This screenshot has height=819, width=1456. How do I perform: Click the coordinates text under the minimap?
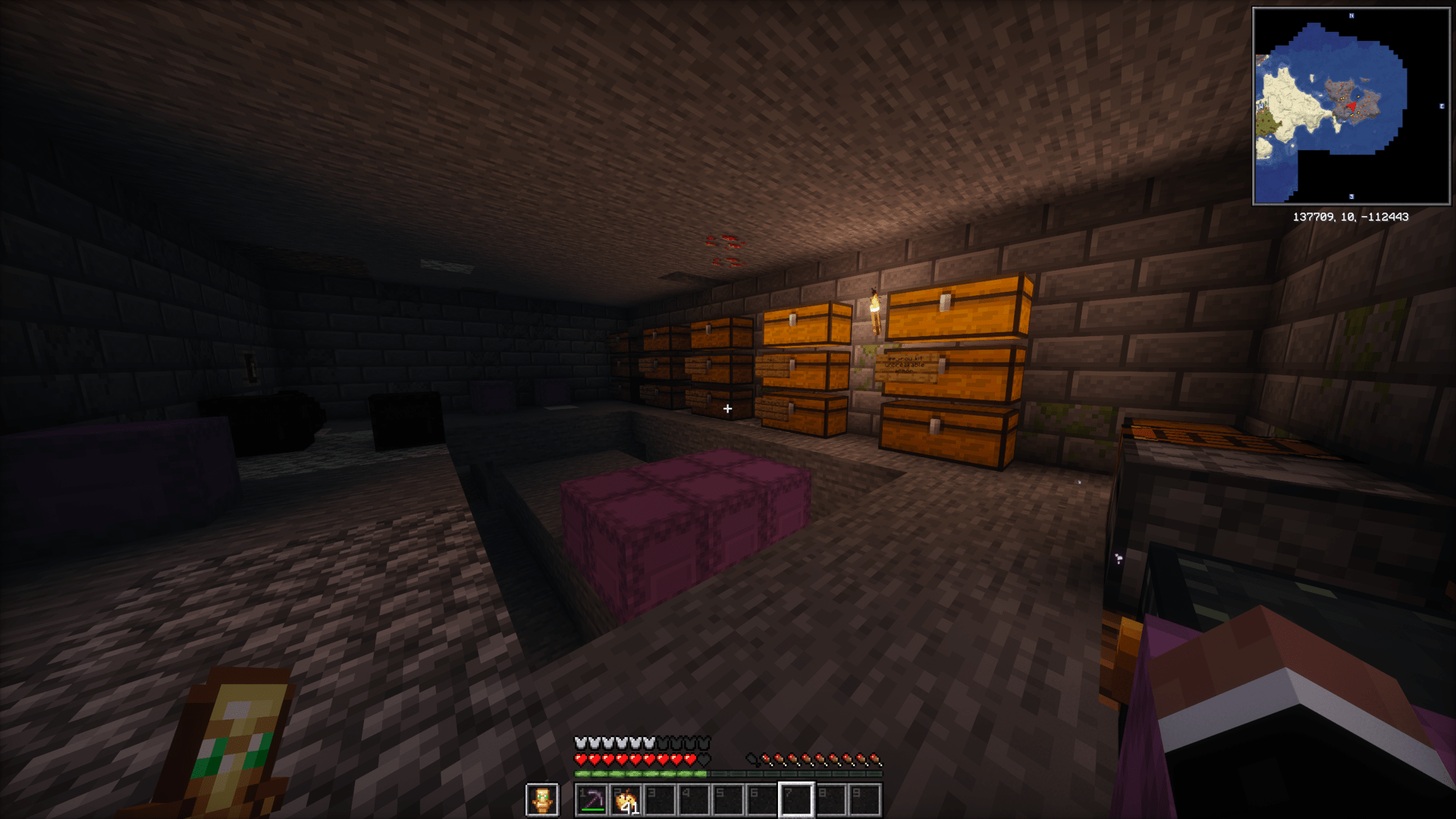click(1352, 216)
